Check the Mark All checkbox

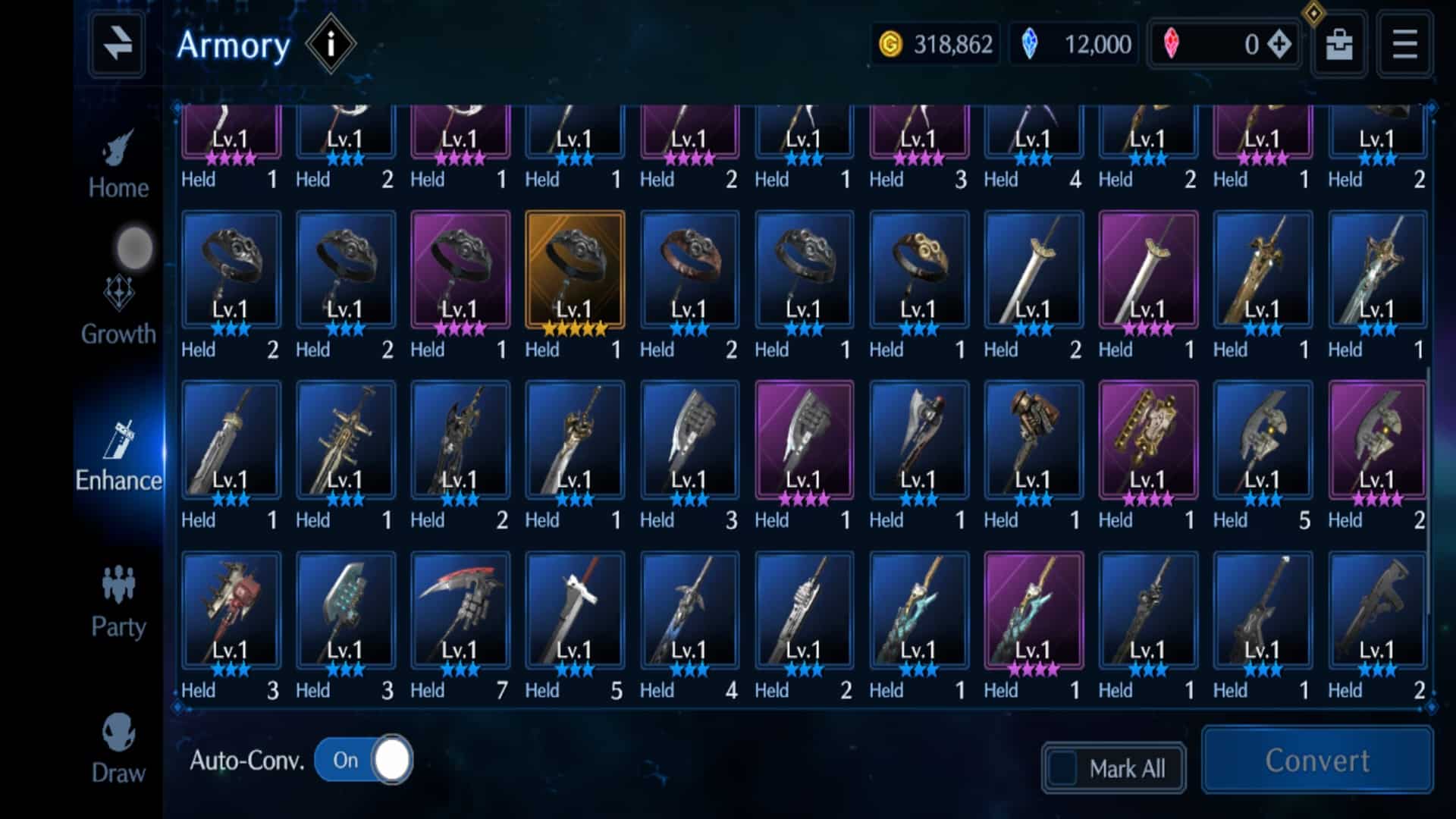click(x=1065, y=767)
